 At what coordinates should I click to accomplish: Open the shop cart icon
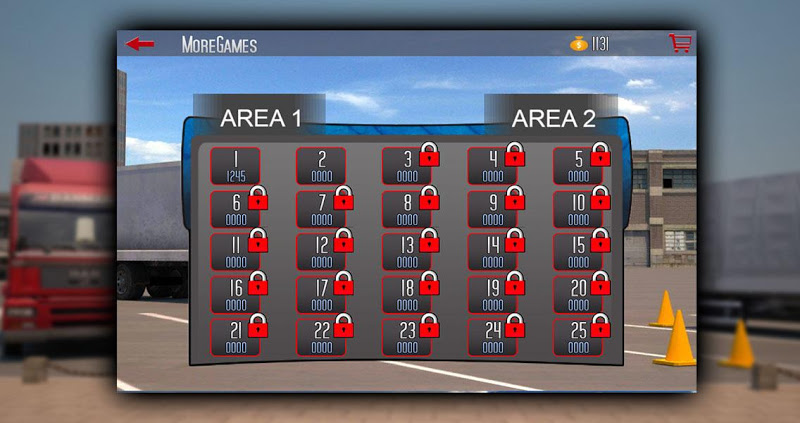(680, 44)
